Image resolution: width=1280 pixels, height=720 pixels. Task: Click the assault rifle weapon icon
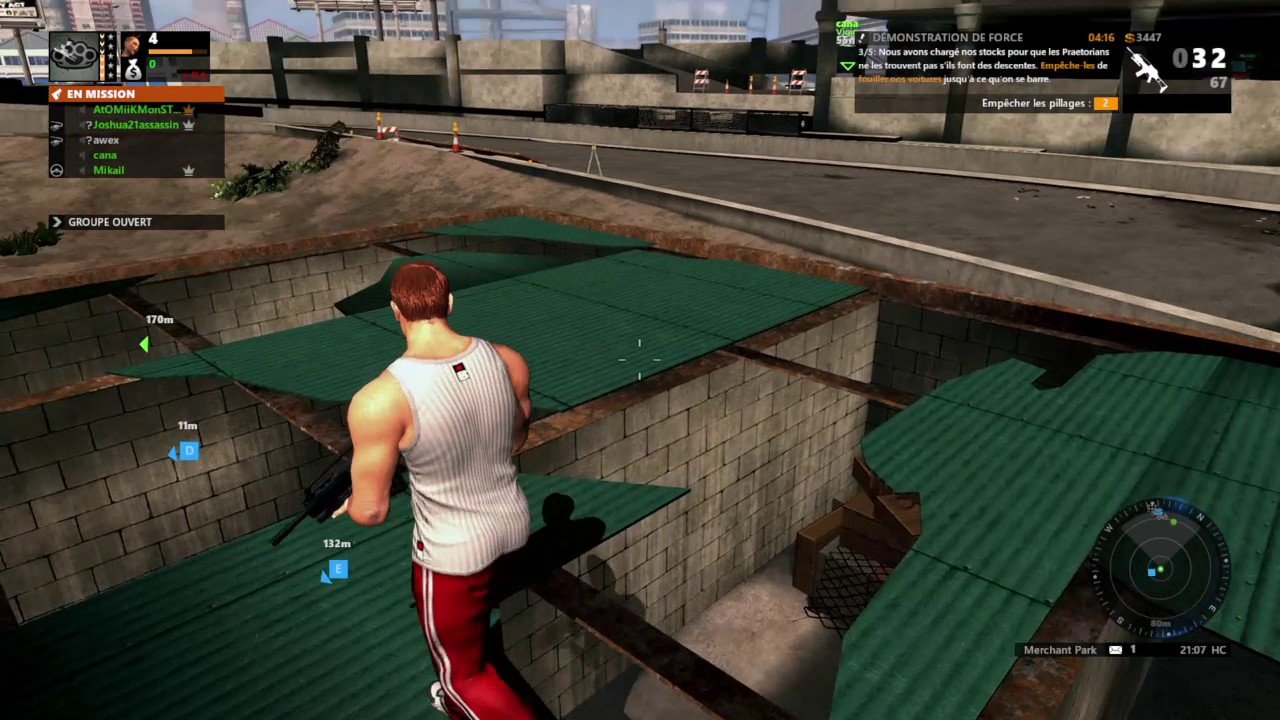1147,69
